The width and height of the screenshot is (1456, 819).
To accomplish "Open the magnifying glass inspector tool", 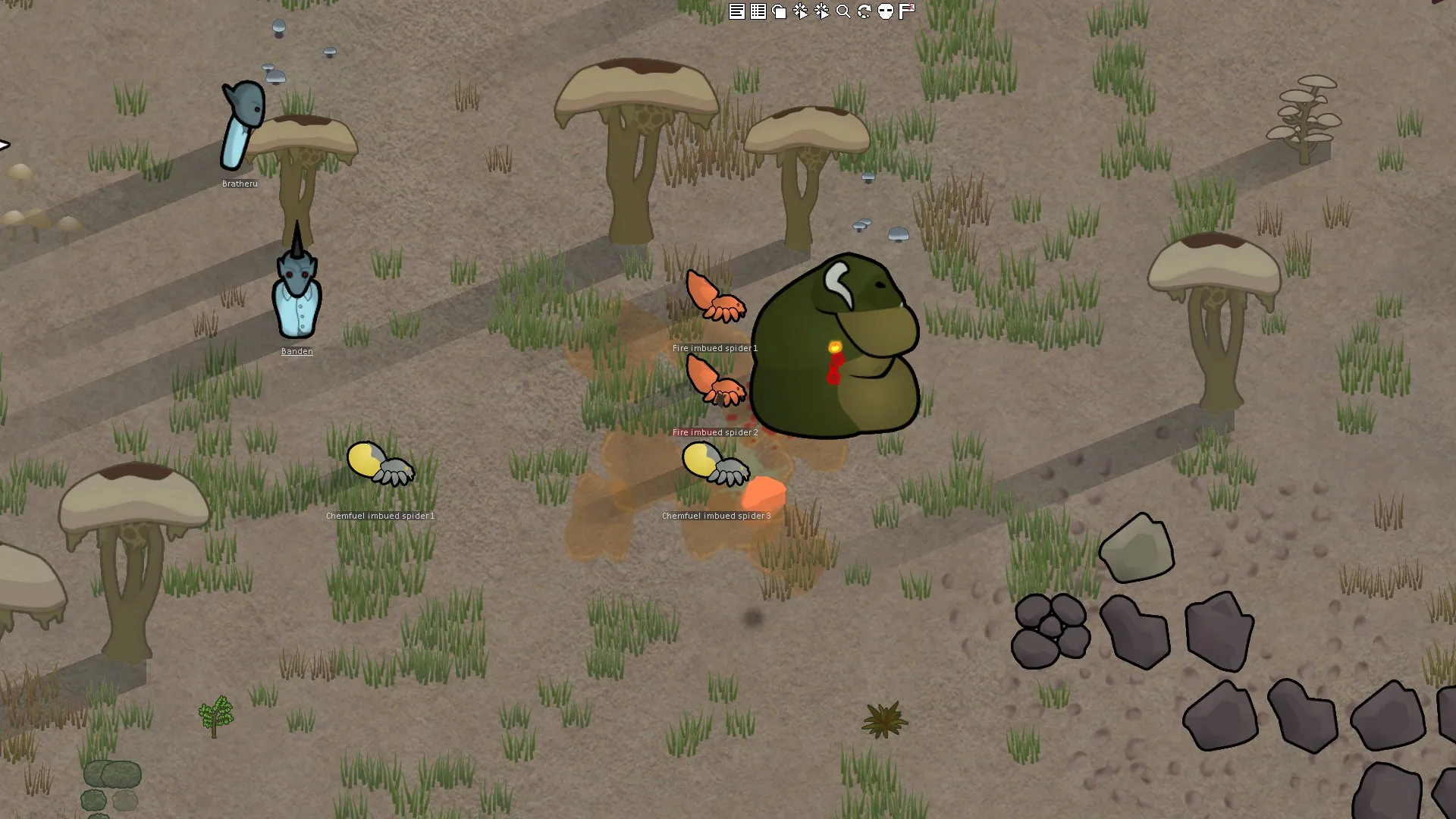I will pyautogui.click(x=843, y=11).
